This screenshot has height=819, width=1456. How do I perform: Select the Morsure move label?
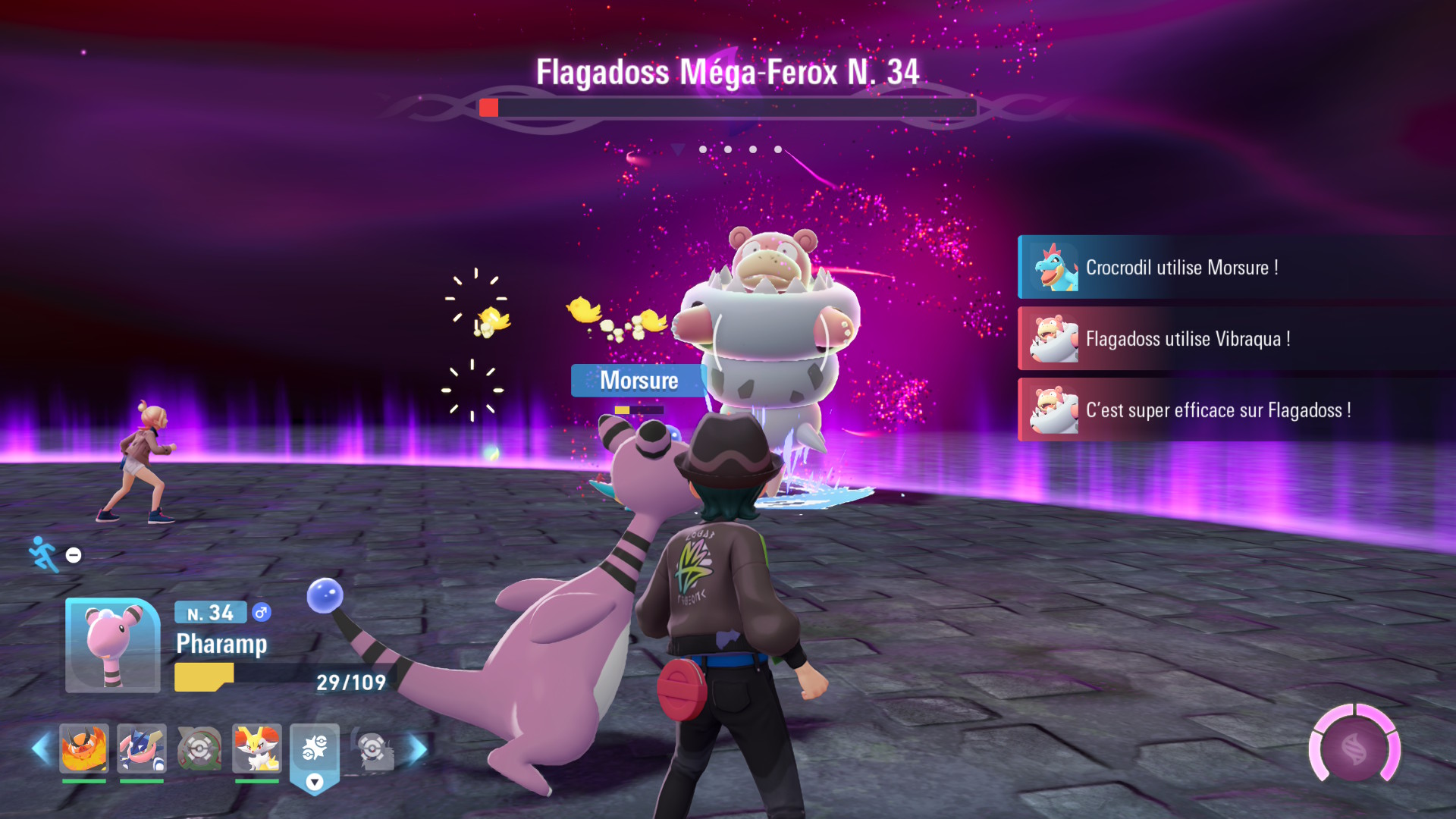point(639,381)
